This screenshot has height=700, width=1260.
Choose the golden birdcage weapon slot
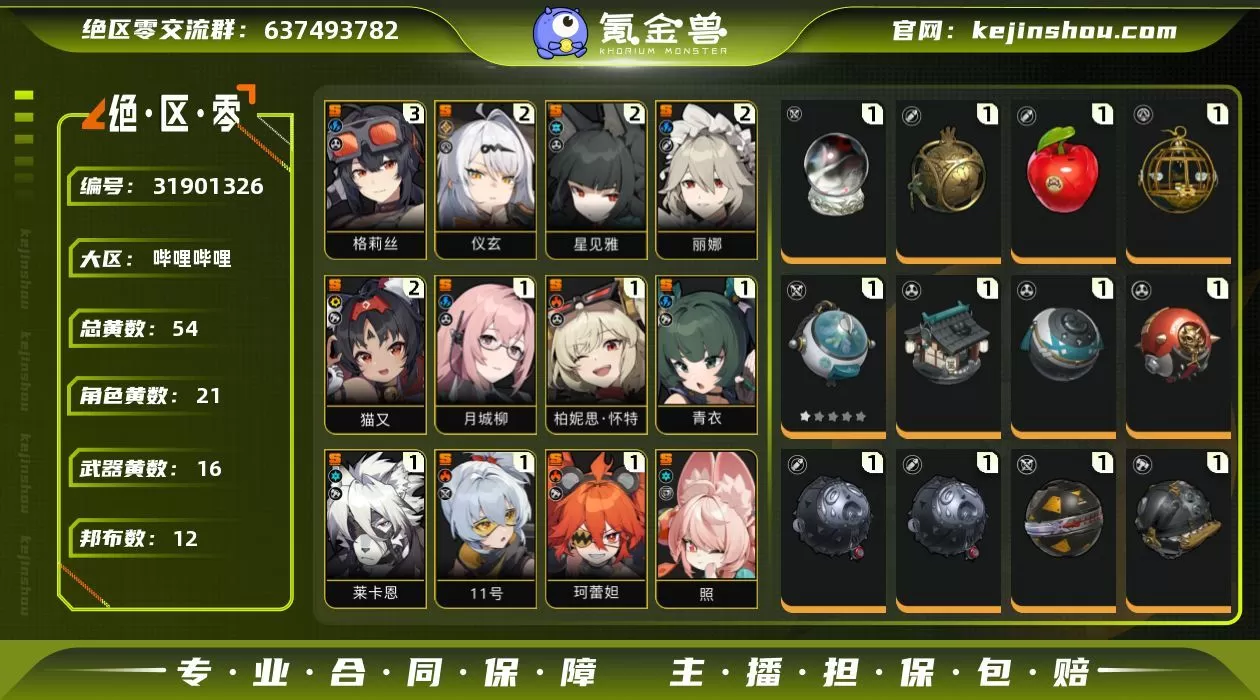1176,176
